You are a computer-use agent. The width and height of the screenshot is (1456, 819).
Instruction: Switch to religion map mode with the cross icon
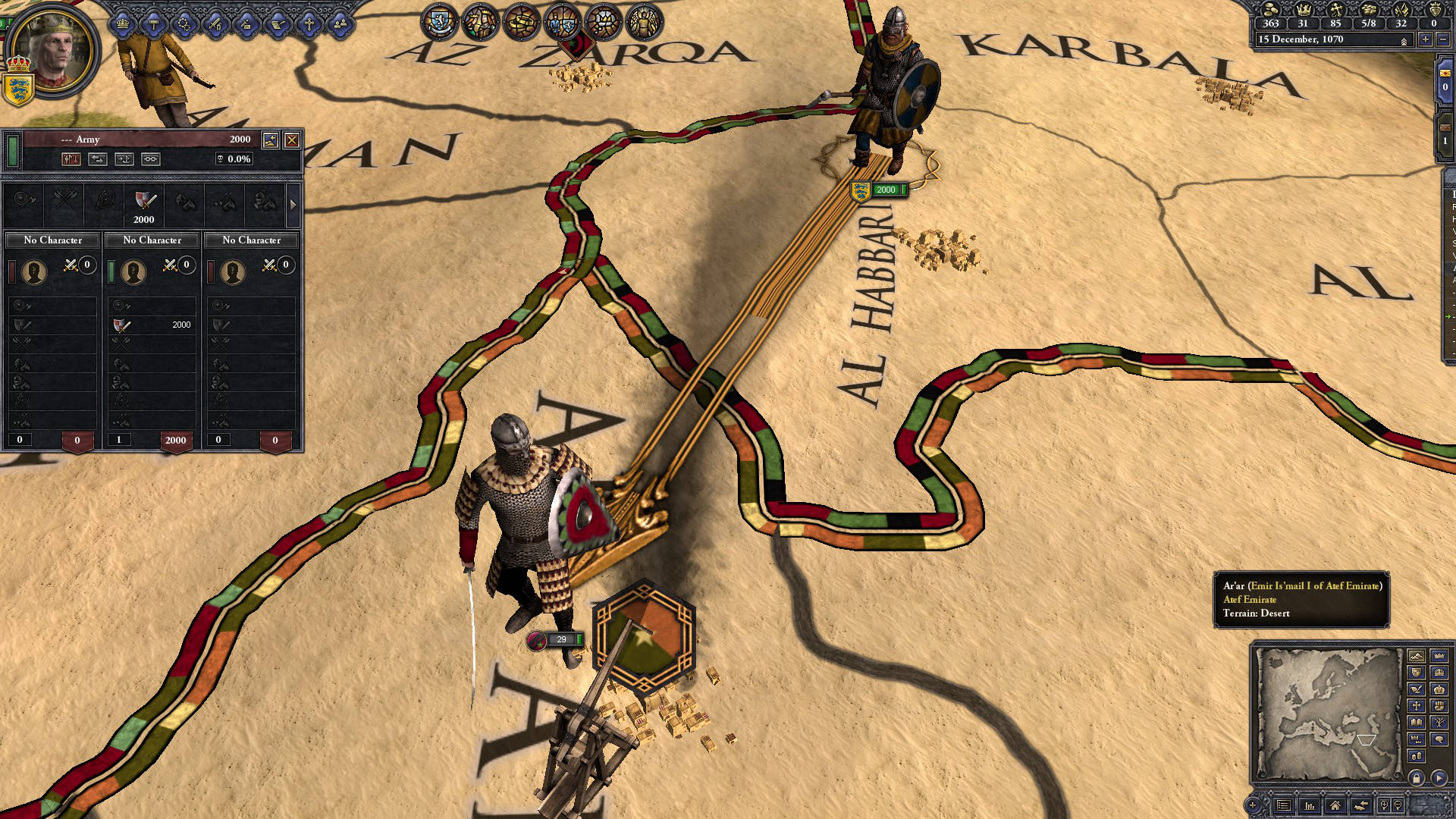point(1416,706)
